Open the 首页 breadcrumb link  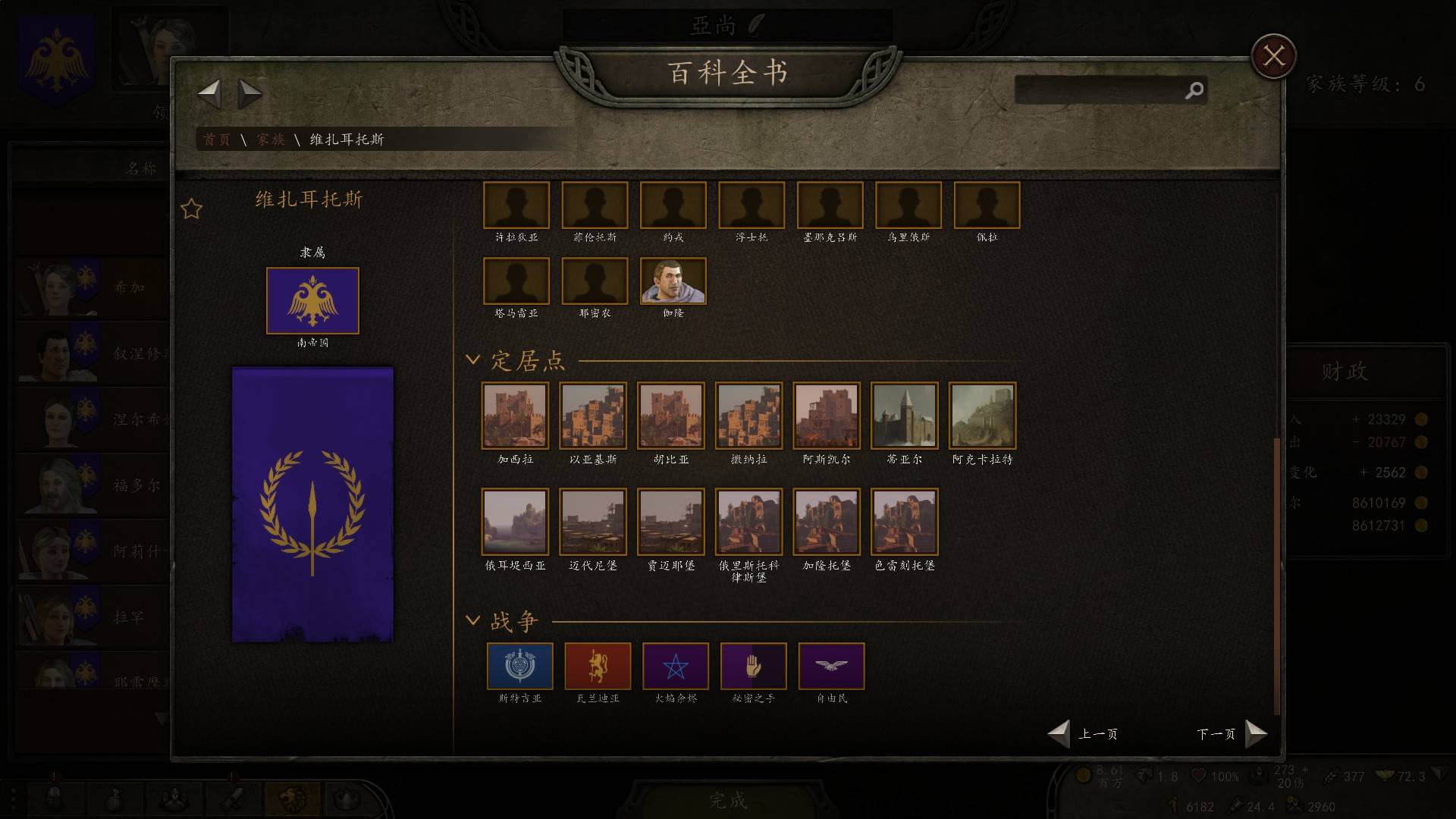click(x=217, y=140)
